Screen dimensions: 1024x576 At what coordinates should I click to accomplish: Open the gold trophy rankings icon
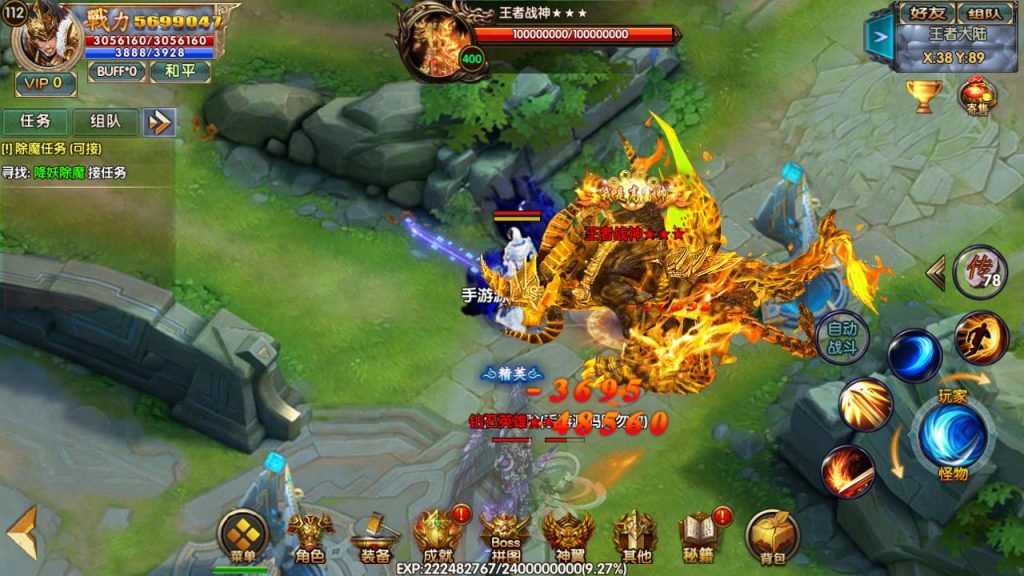click(x=923, y=96)
